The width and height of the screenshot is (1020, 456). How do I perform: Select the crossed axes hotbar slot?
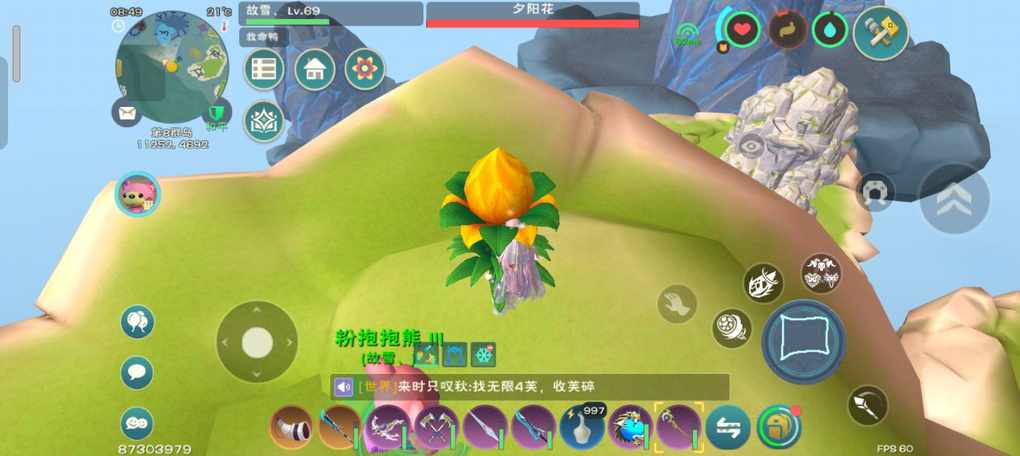pos(437,427)
